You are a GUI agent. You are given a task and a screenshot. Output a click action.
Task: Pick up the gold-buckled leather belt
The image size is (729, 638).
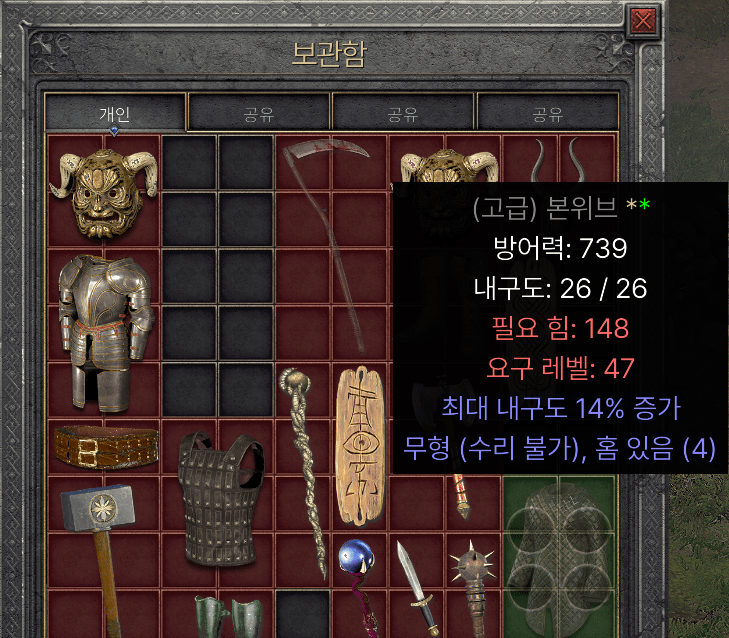104,447
